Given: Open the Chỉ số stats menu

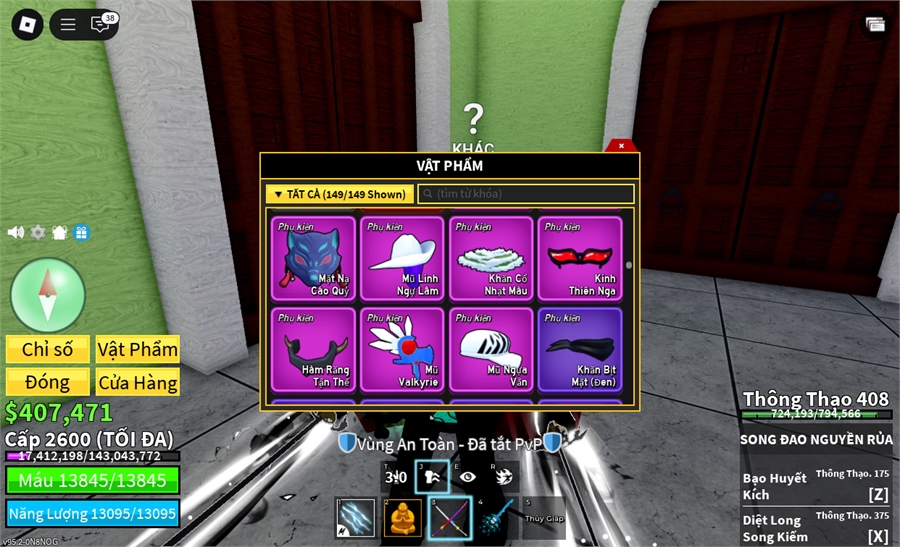Looking at the screenshot, I should click(48, 349).
